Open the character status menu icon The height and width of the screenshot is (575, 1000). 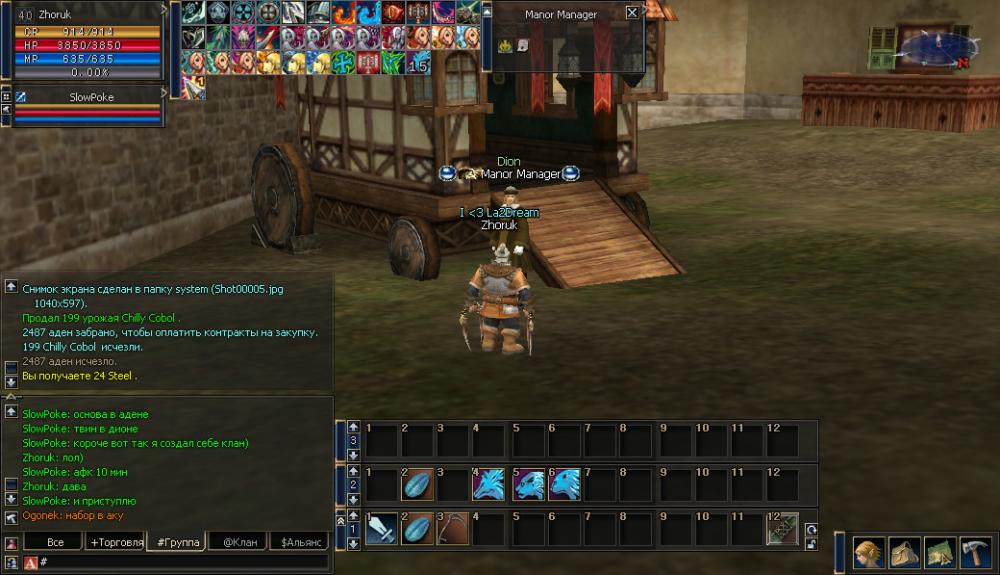[868, 553]
